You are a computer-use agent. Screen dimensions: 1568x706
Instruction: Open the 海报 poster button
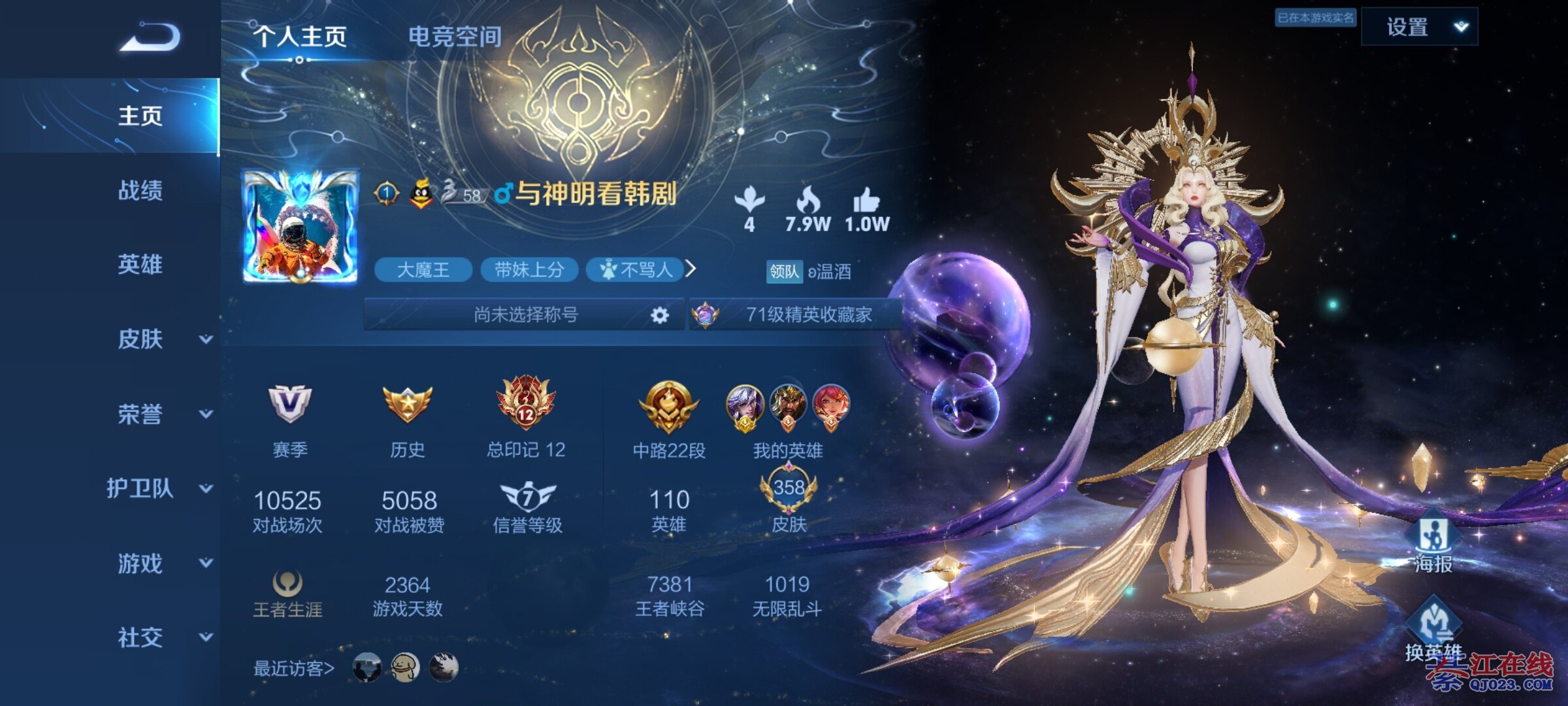[x=1433, y=544]
